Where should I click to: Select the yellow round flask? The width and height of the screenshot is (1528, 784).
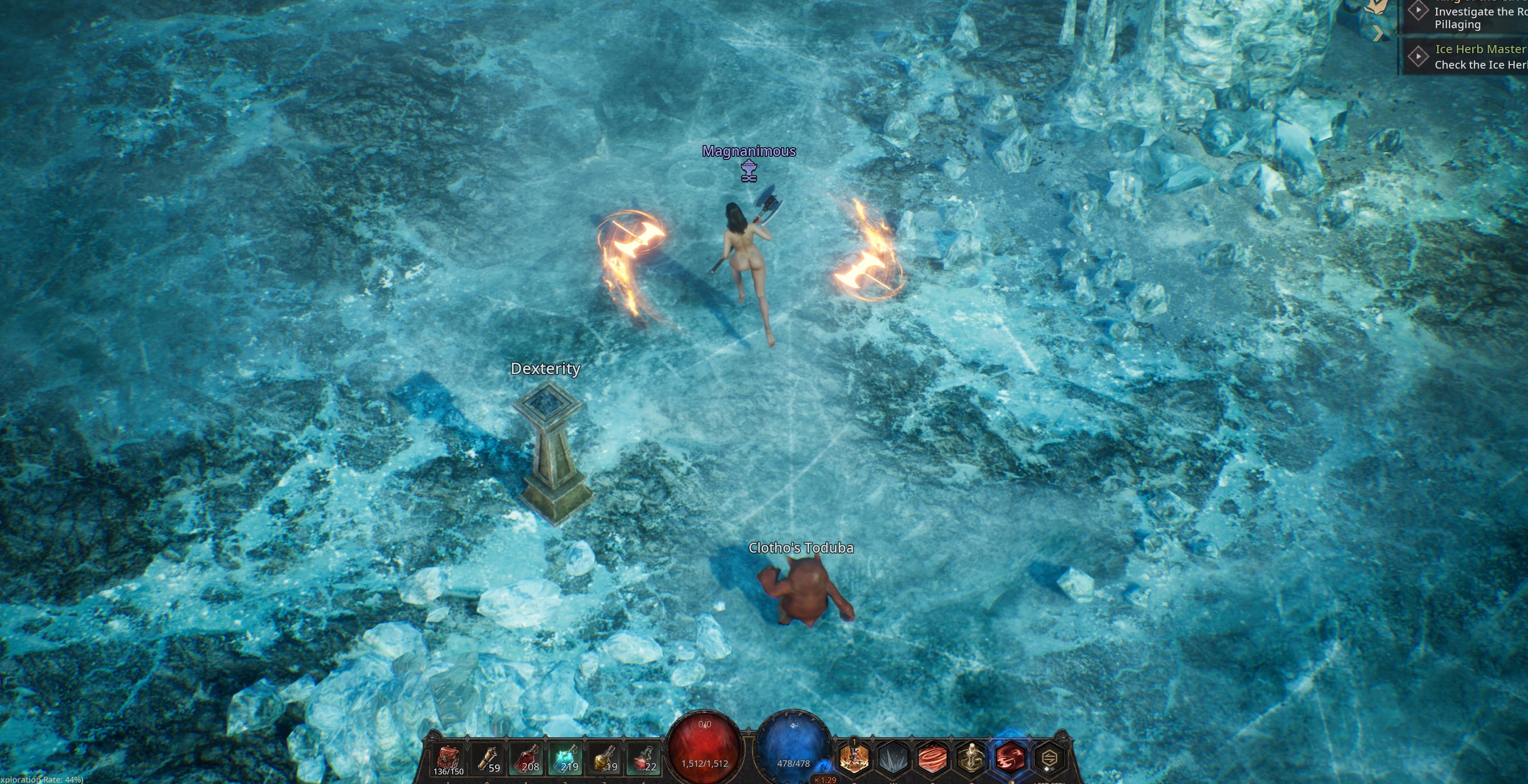(605, 759)
